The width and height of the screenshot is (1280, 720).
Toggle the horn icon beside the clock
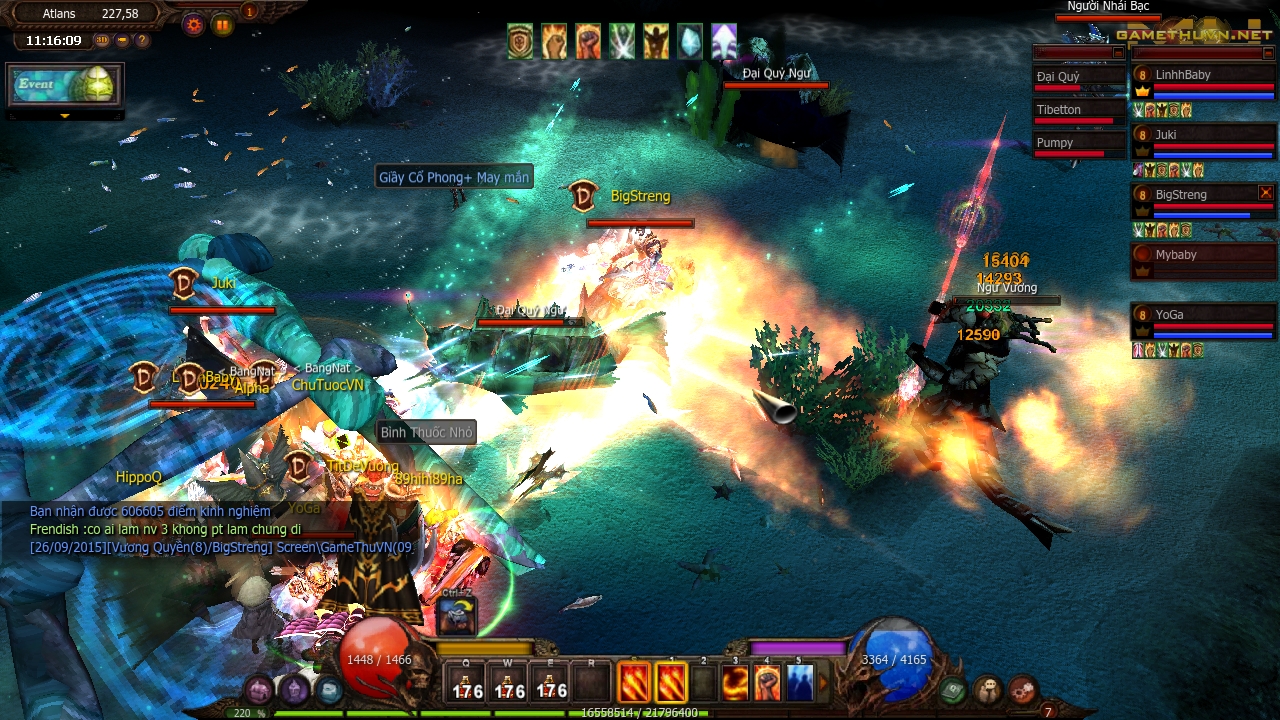click(123, 40)
